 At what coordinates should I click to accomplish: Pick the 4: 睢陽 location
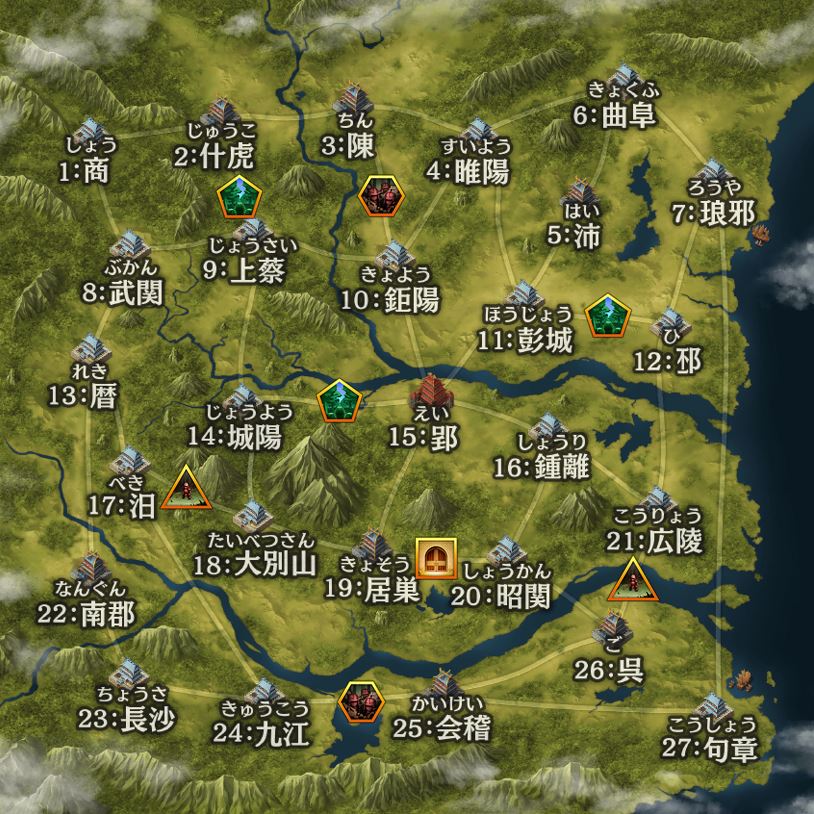[x=478, y=135]
